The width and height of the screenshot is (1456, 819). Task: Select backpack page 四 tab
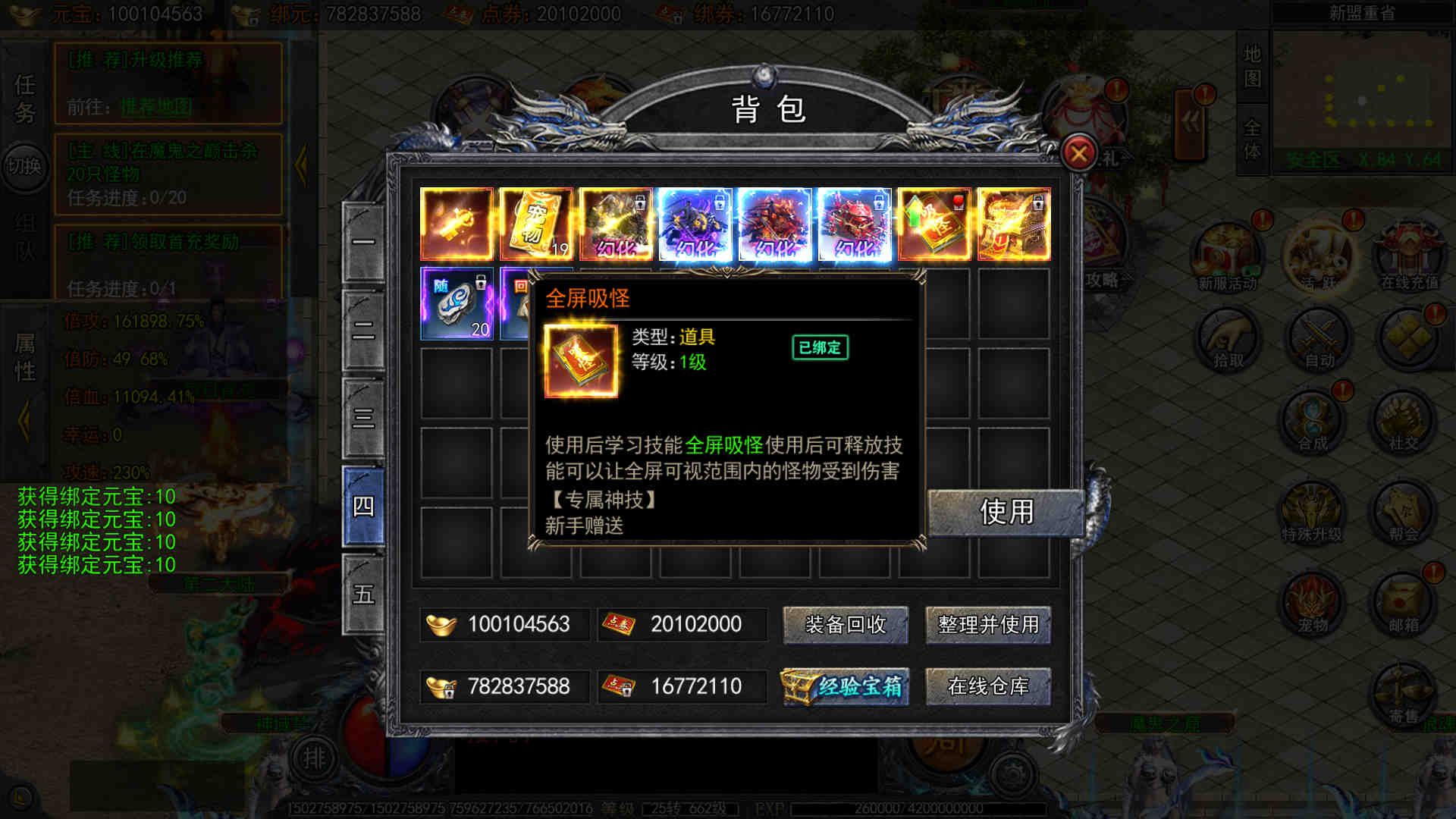(x=363, y=506)
